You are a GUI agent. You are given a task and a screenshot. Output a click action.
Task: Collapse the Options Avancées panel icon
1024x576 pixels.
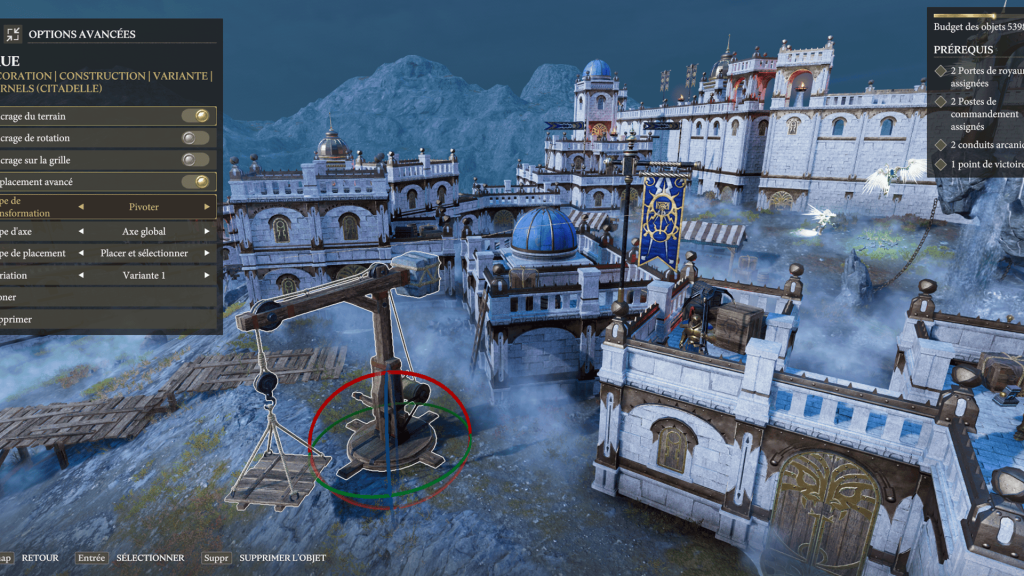point(13,34)
